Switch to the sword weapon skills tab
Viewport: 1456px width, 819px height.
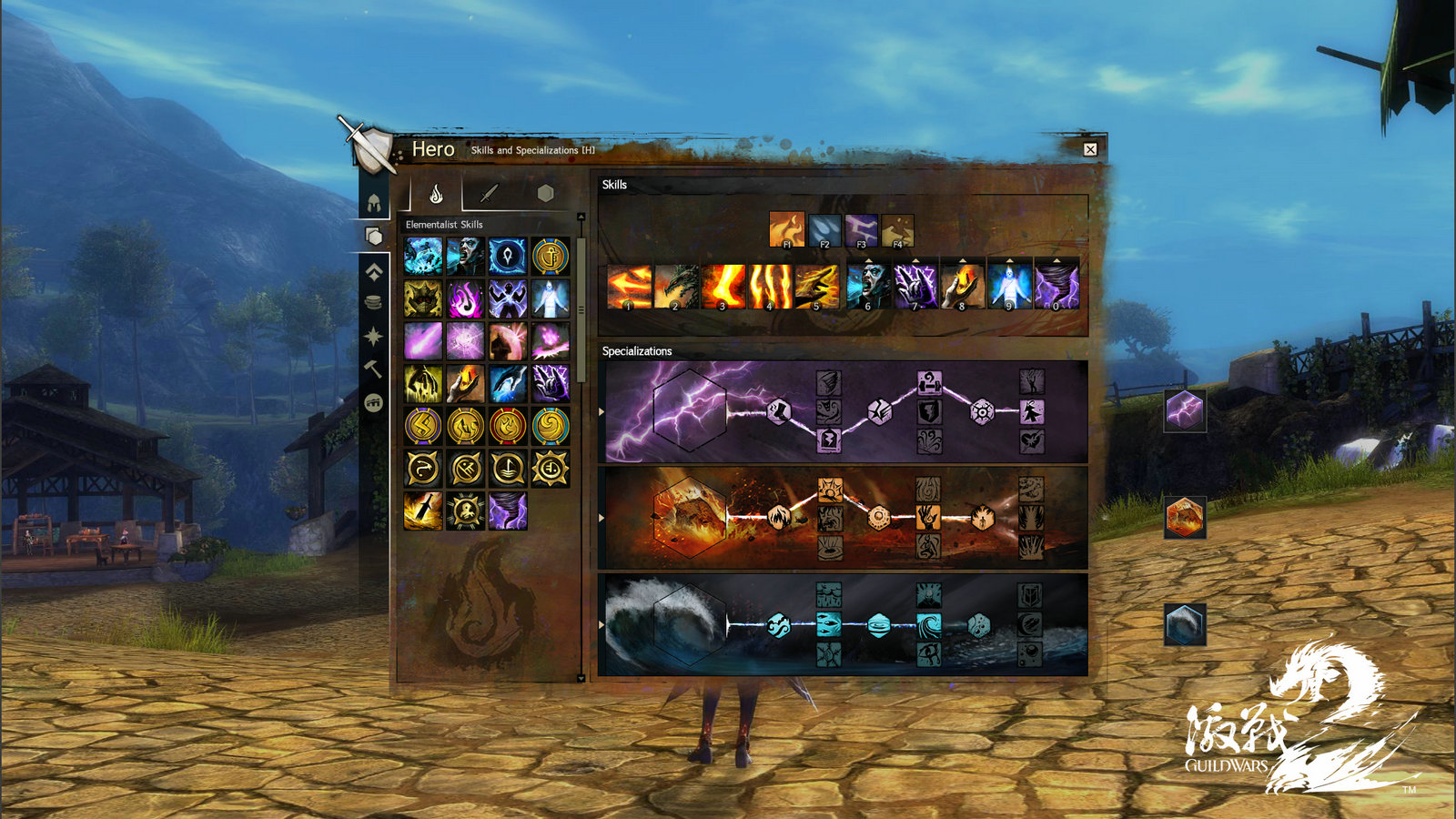coord(490,193)
